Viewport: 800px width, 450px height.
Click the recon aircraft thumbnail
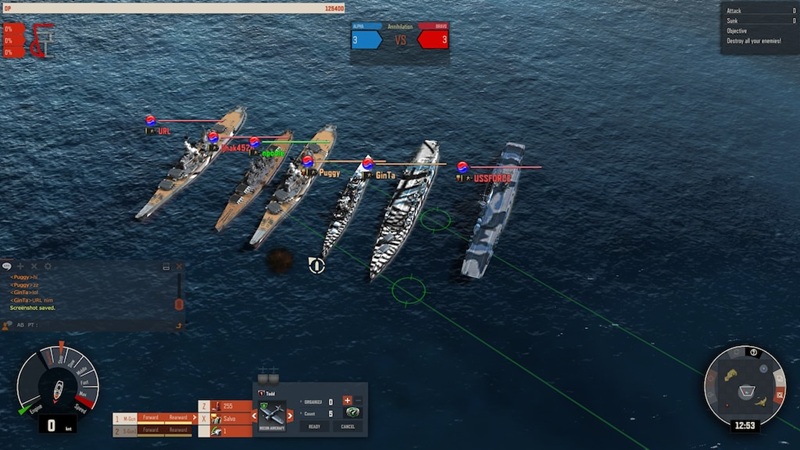pyautogui.click(x=274, y=413)
